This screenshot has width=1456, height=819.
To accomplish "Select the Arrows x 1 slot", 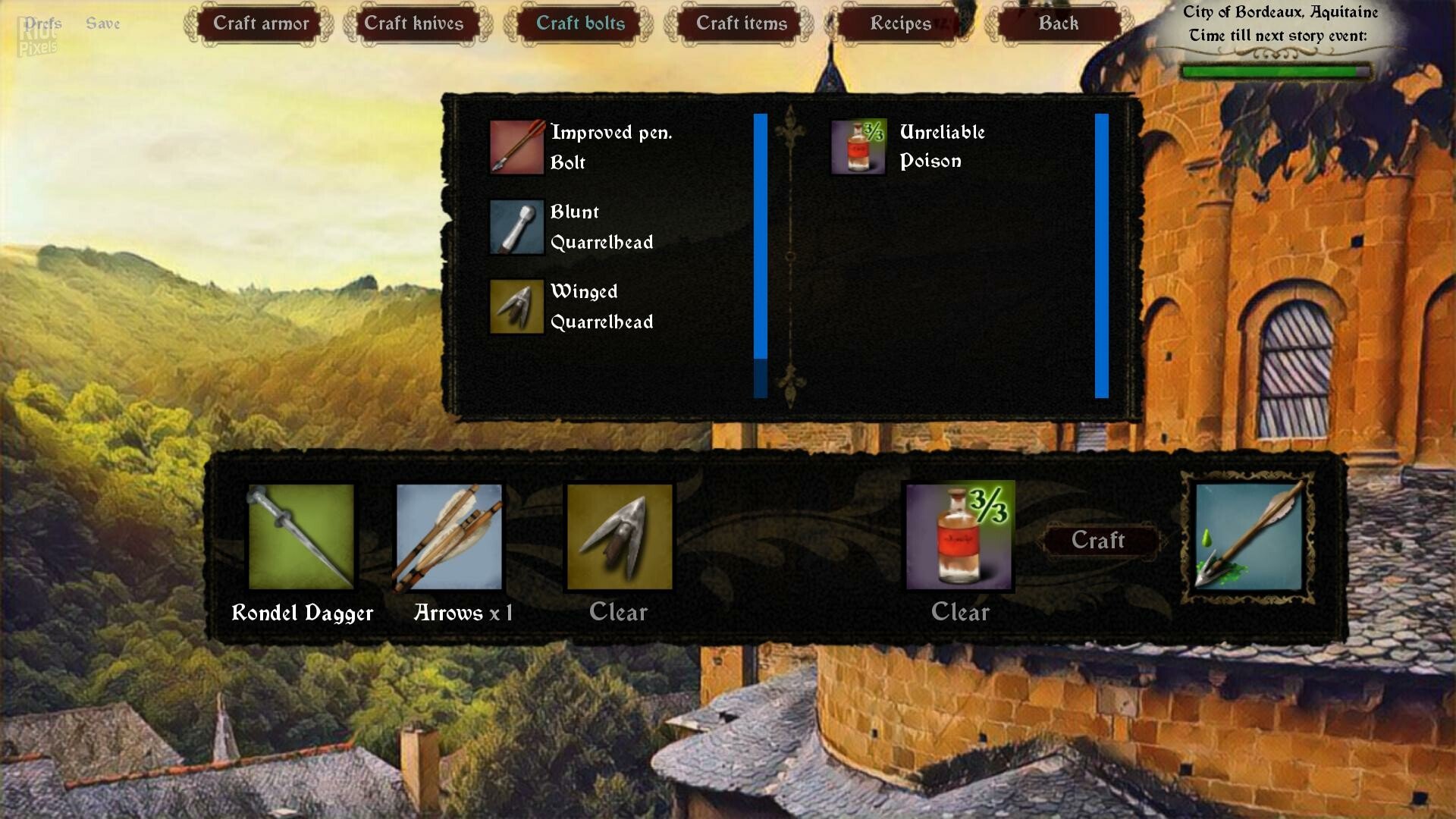I will click(449, 537).
